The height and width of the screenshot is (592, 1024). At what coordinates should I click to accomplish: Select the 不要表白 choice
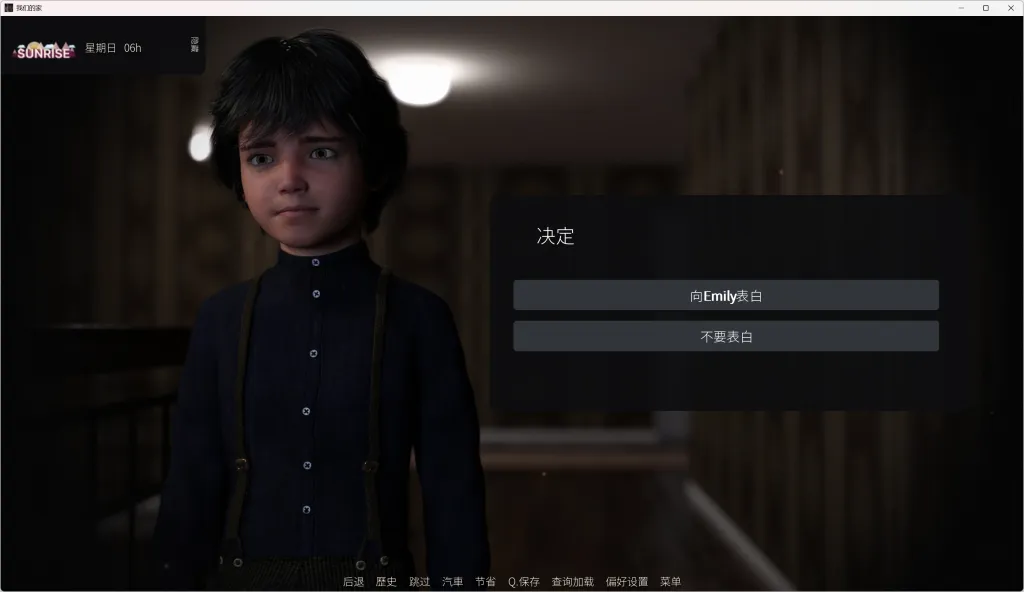[x=726, y=337]
